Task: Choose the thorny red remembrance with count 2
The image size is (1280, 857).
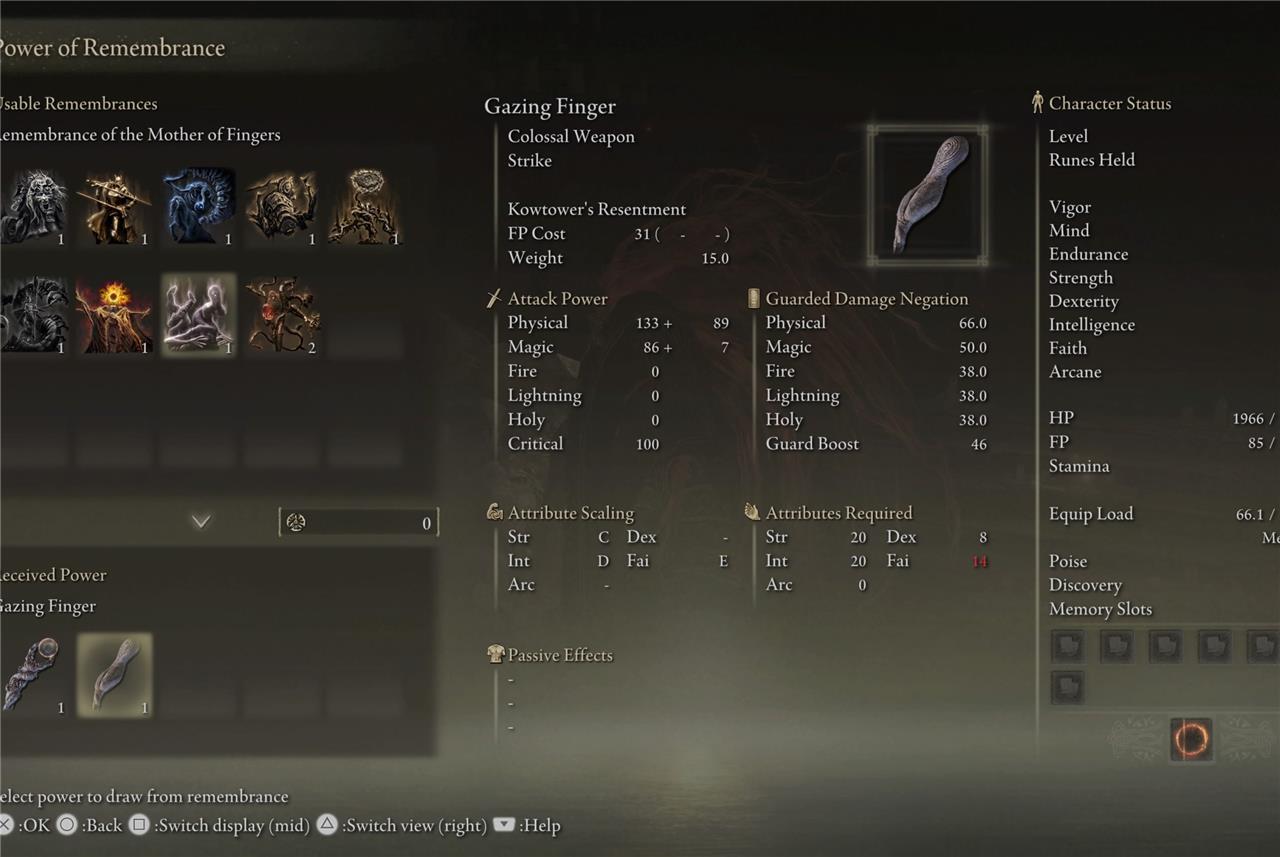Action: pyautogui.click(x=283, y=316)
